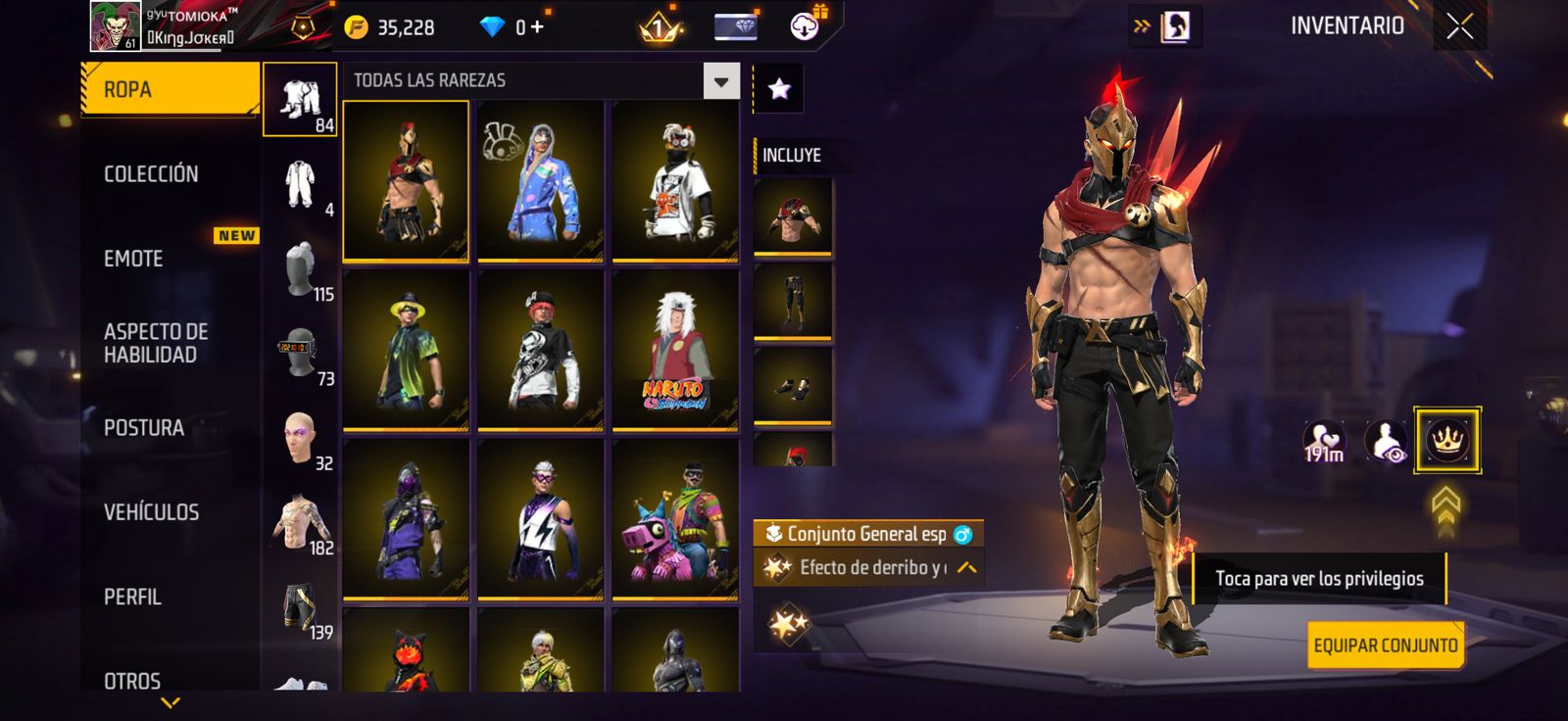The width and height of the screenshot is (1568, 721).
Task: Equip the outfit with Equipar Conjunto
Action: click(x=1385, y=646)
